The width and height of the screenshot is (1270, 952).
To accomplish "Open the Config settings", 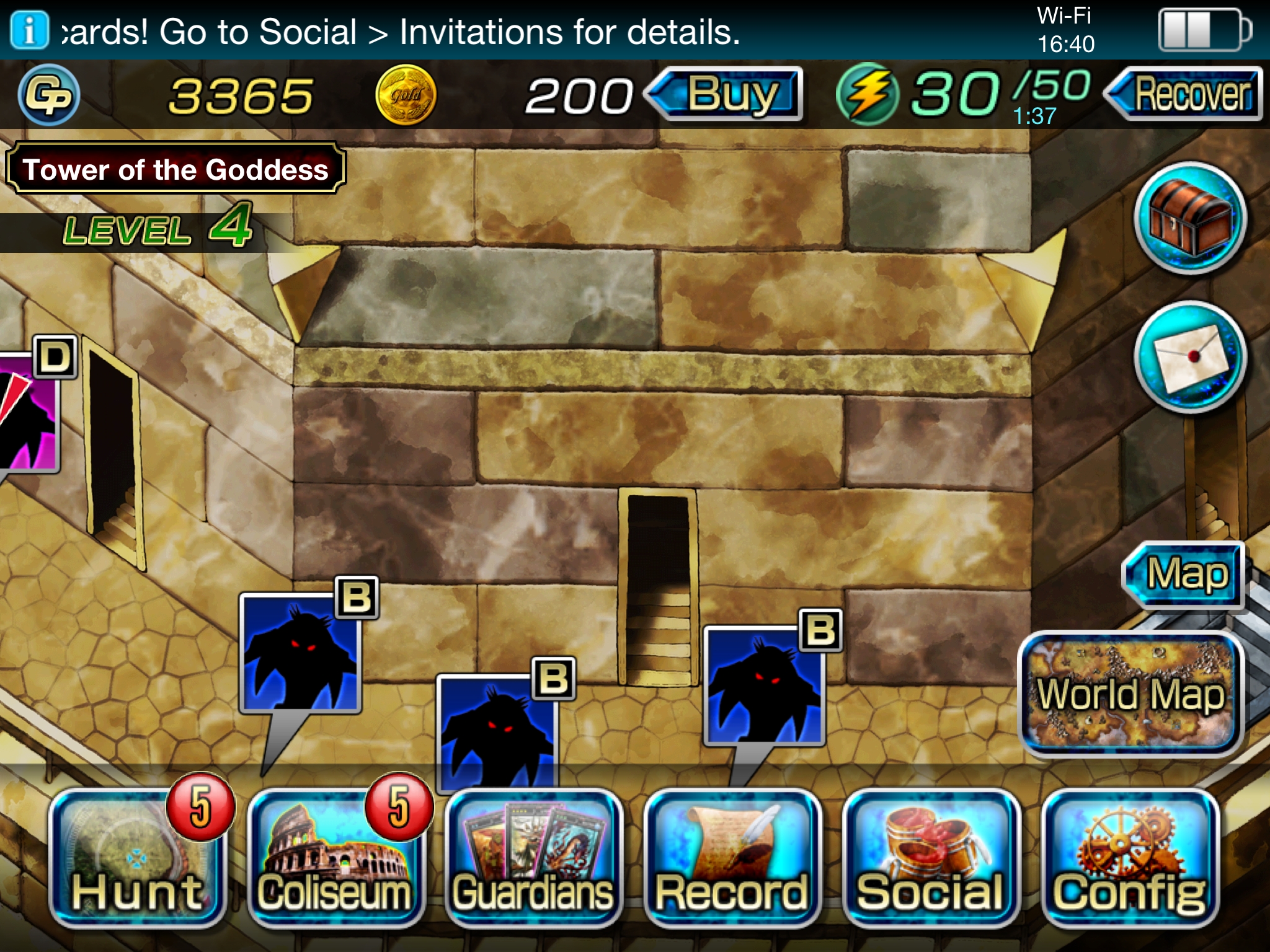I will (1130, 859).
